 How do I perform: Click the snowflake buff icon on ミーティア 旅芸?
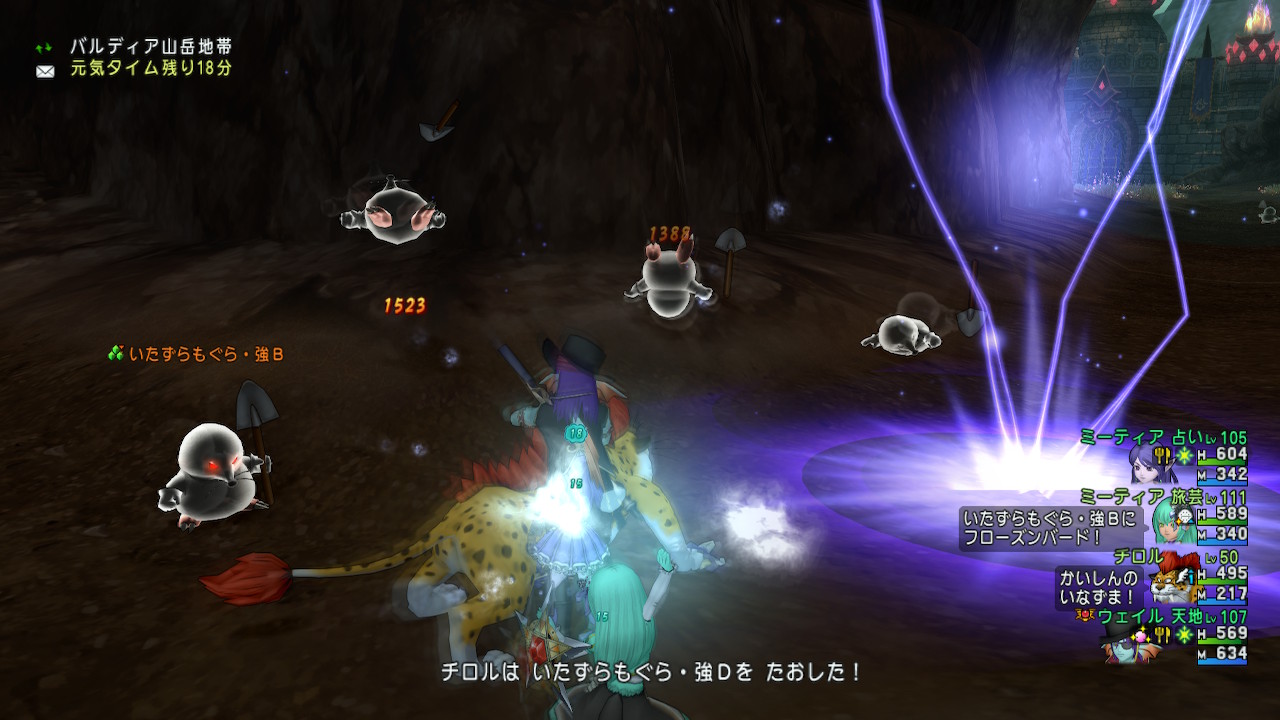pyautogui.click(x=1186, y=516)
